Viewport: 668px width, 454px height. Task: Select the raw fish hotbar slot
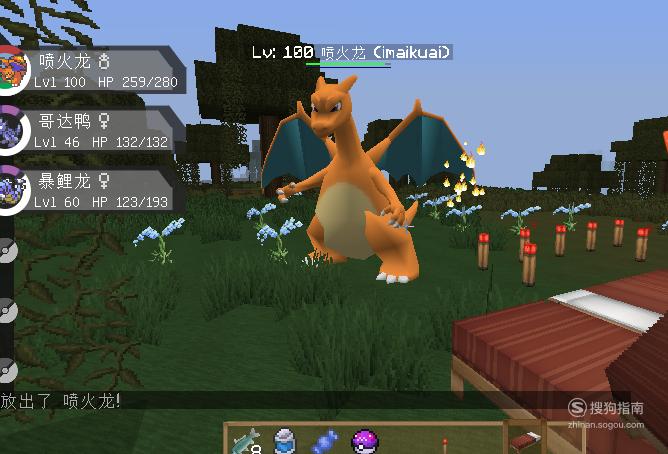pyautogui.click(x=244, y=441)
